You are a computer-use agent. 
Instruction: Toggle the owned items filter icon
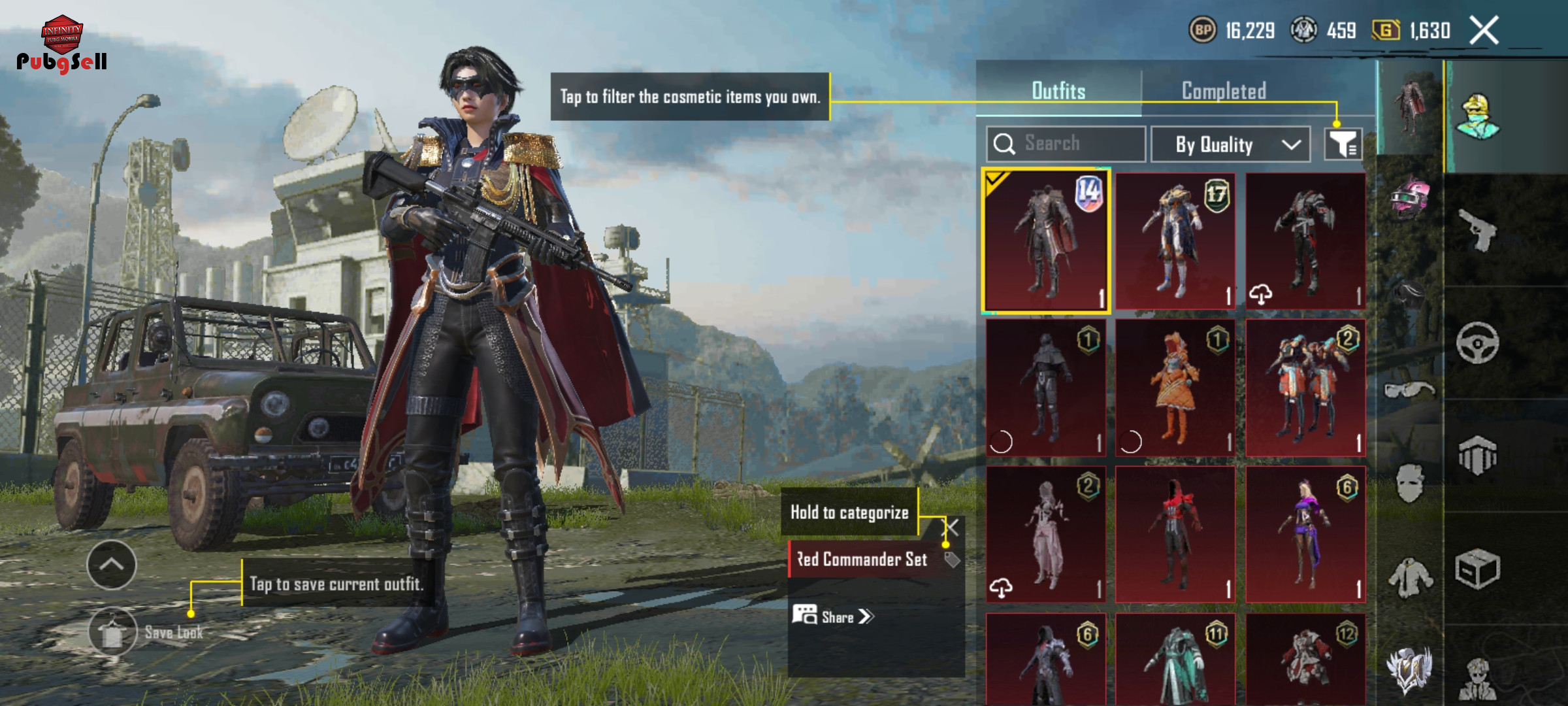click(x=1343, y=144)
